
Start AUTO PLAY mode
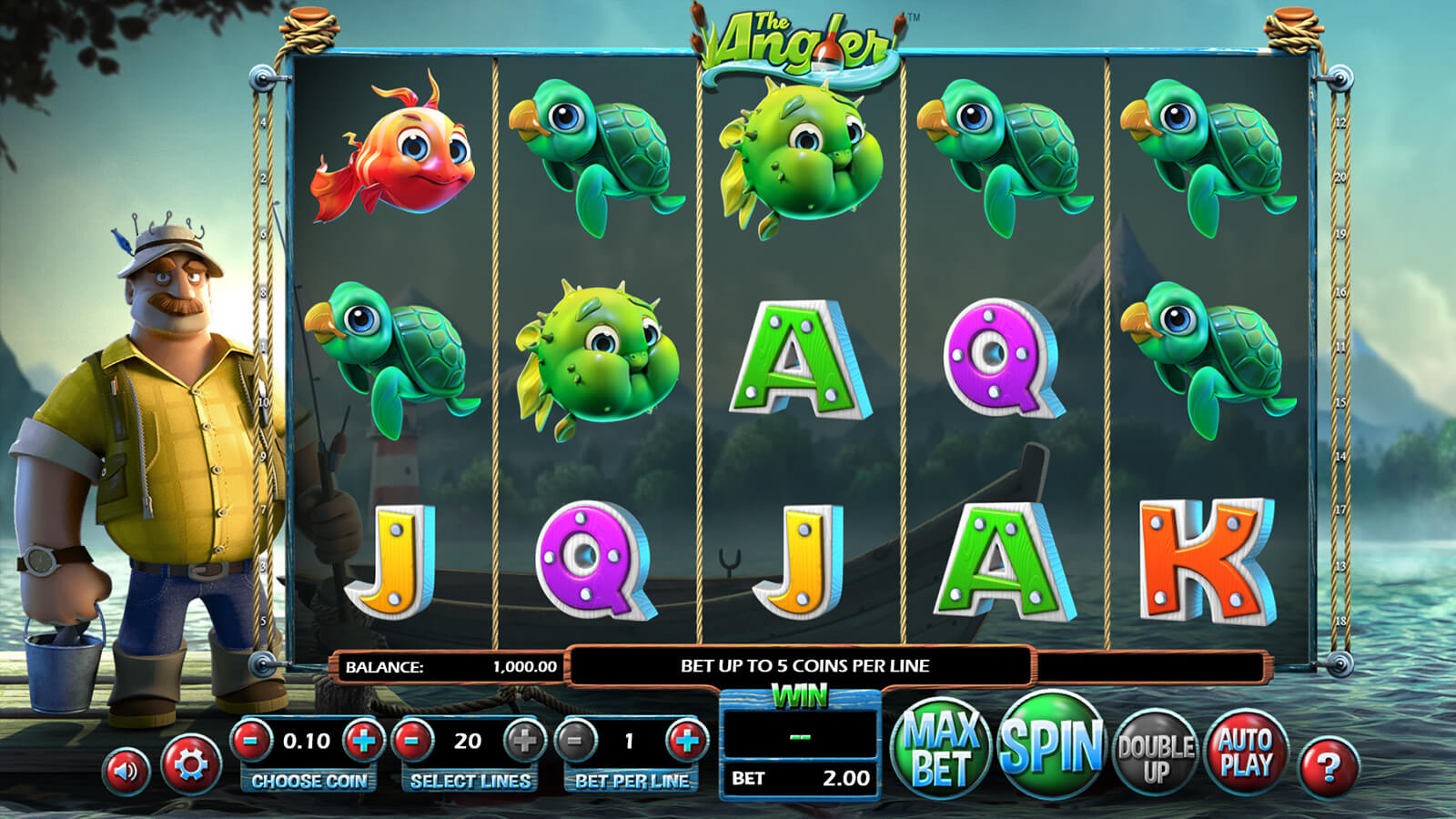(1245, 753)
